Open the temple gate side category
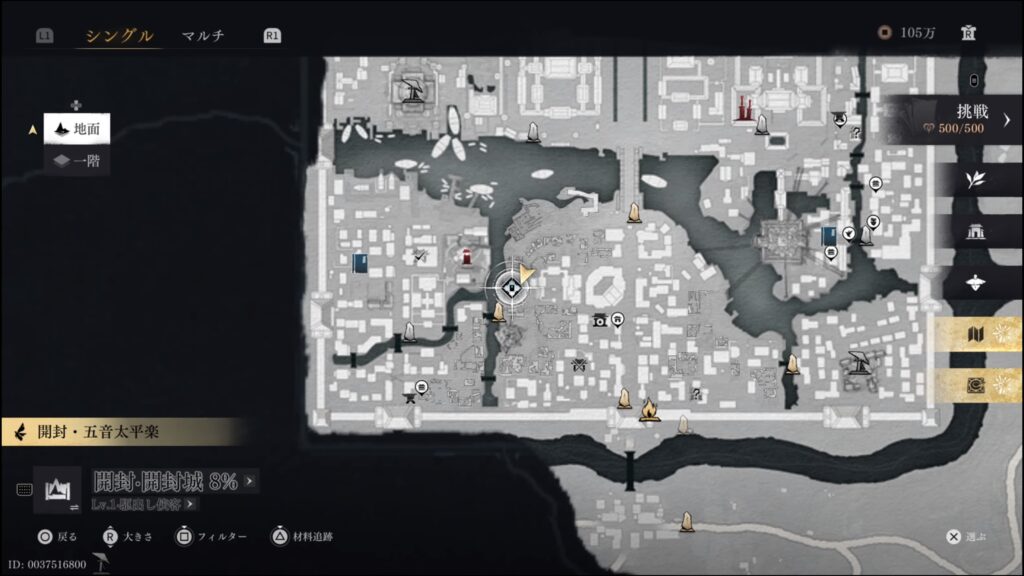The width and height of the screenshot is (1024, 576). coord(975,232)
